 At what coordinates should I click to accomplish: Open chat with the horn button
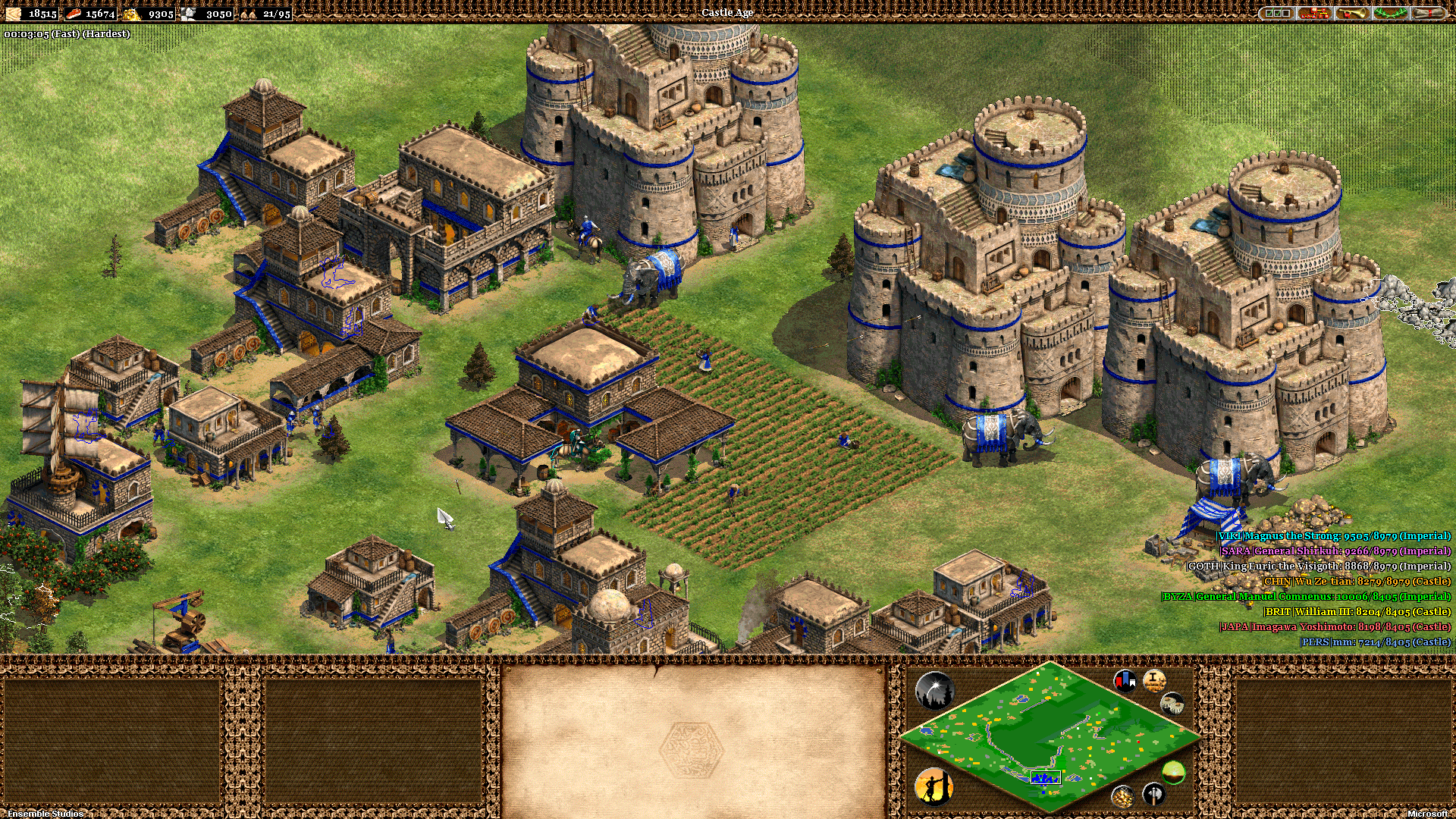point(1351,13)
